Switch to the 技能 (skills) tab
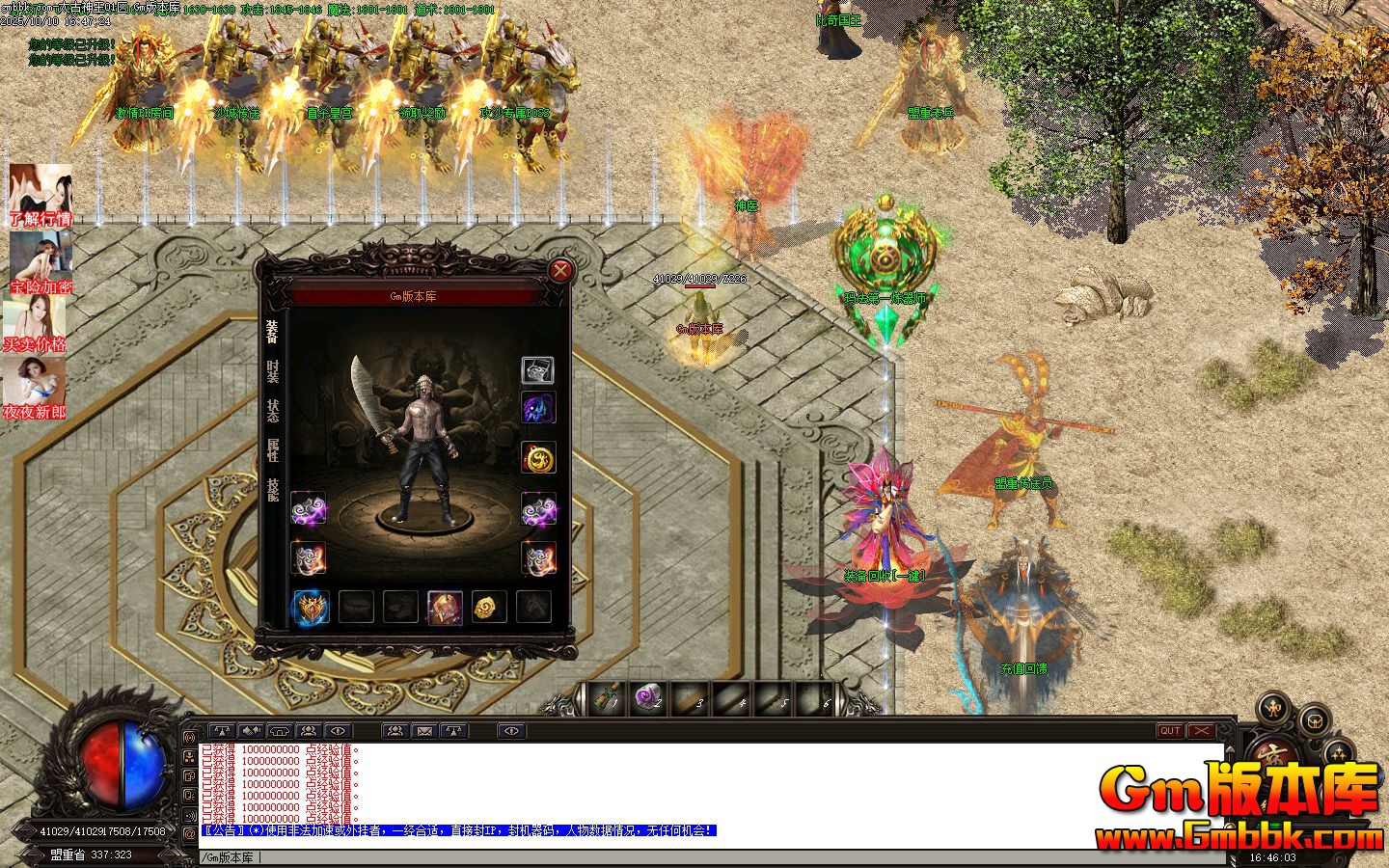Viewport: 1389px width, 868px height. 273,490
